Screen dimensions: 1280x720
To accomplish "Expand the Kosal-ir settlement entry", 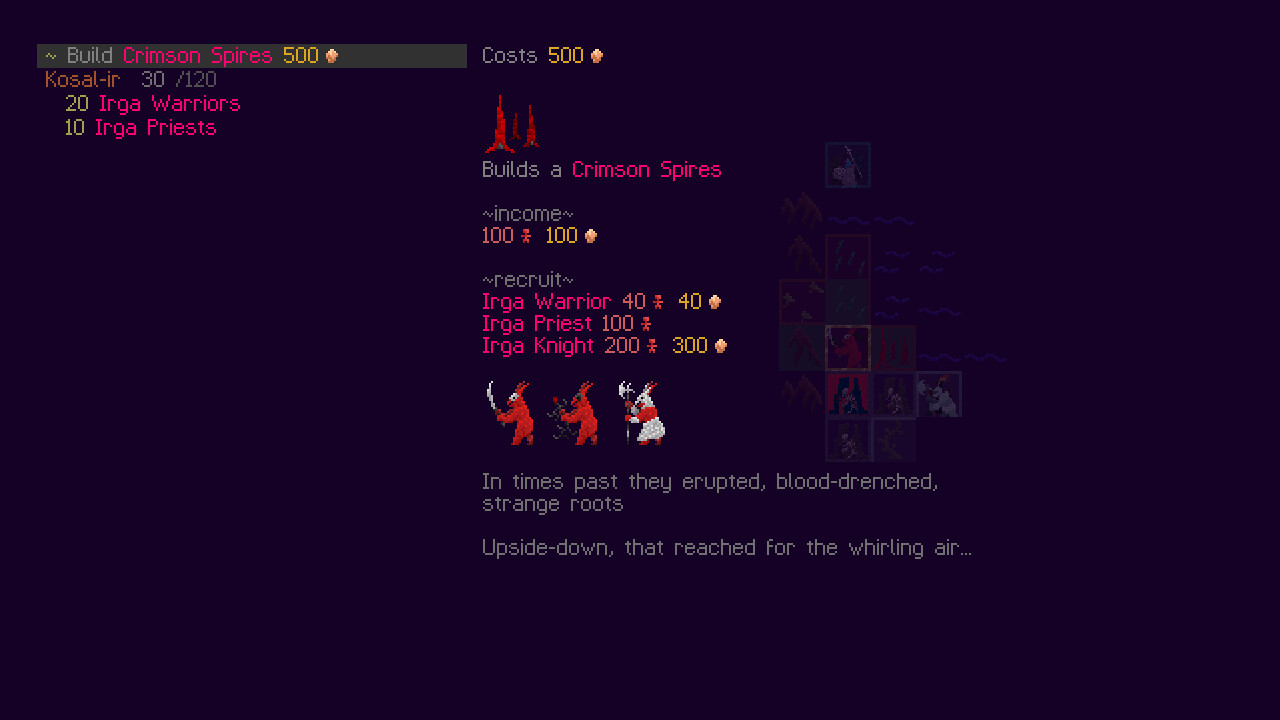I will point(82,79).
